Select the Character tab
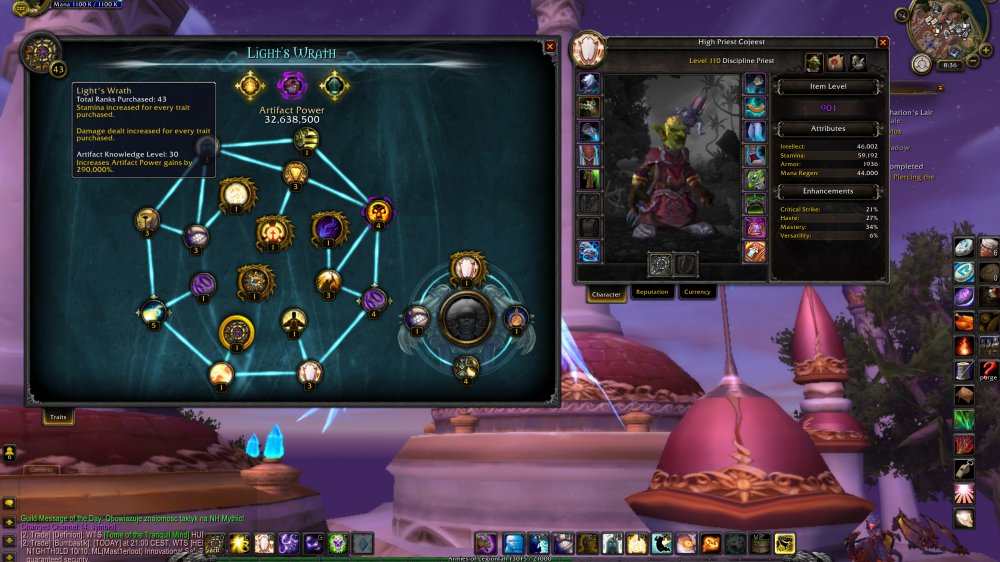Viewport: 1000px width, 562px height. [x=606, y=293]
